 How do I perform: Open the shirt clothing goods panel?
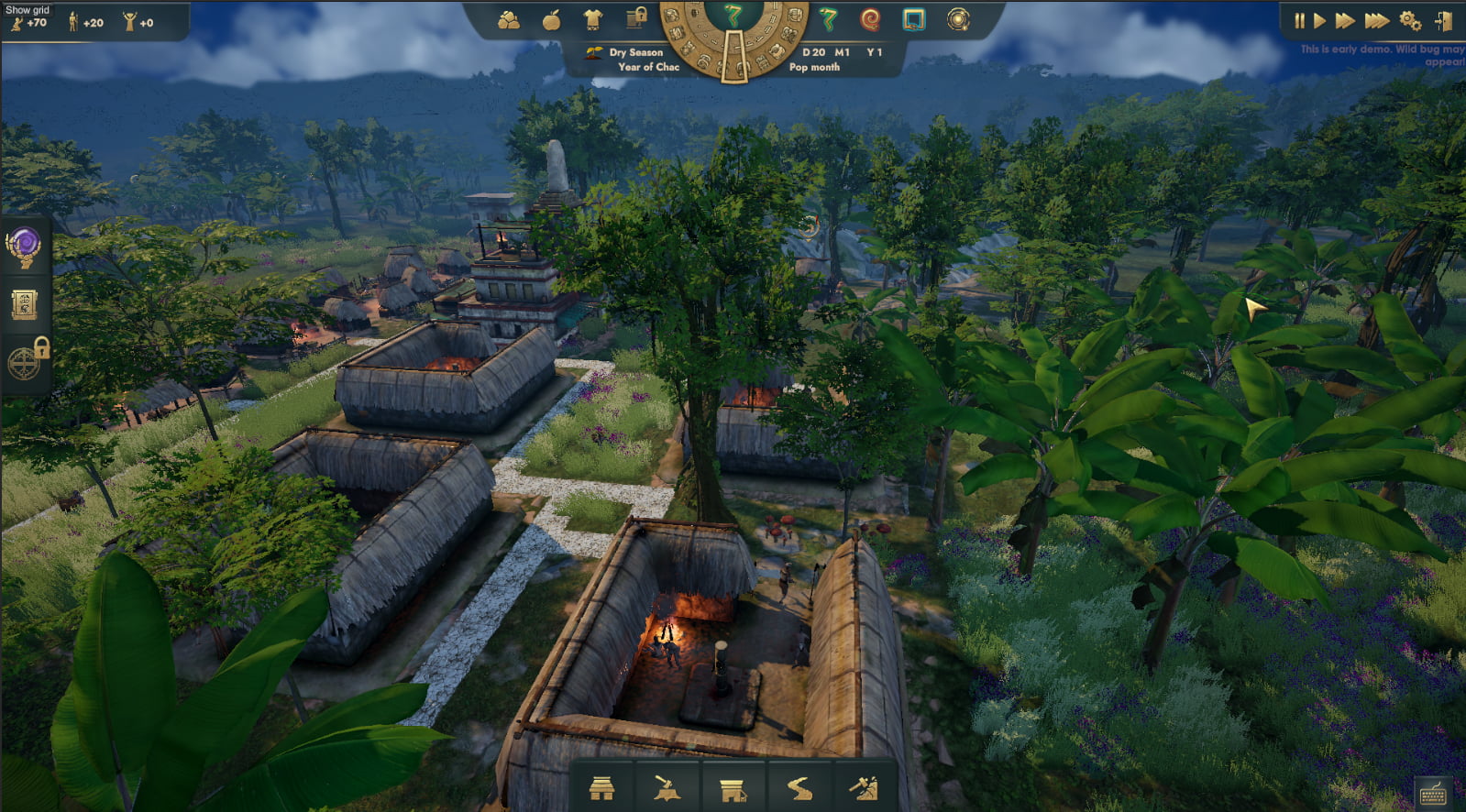593,20
